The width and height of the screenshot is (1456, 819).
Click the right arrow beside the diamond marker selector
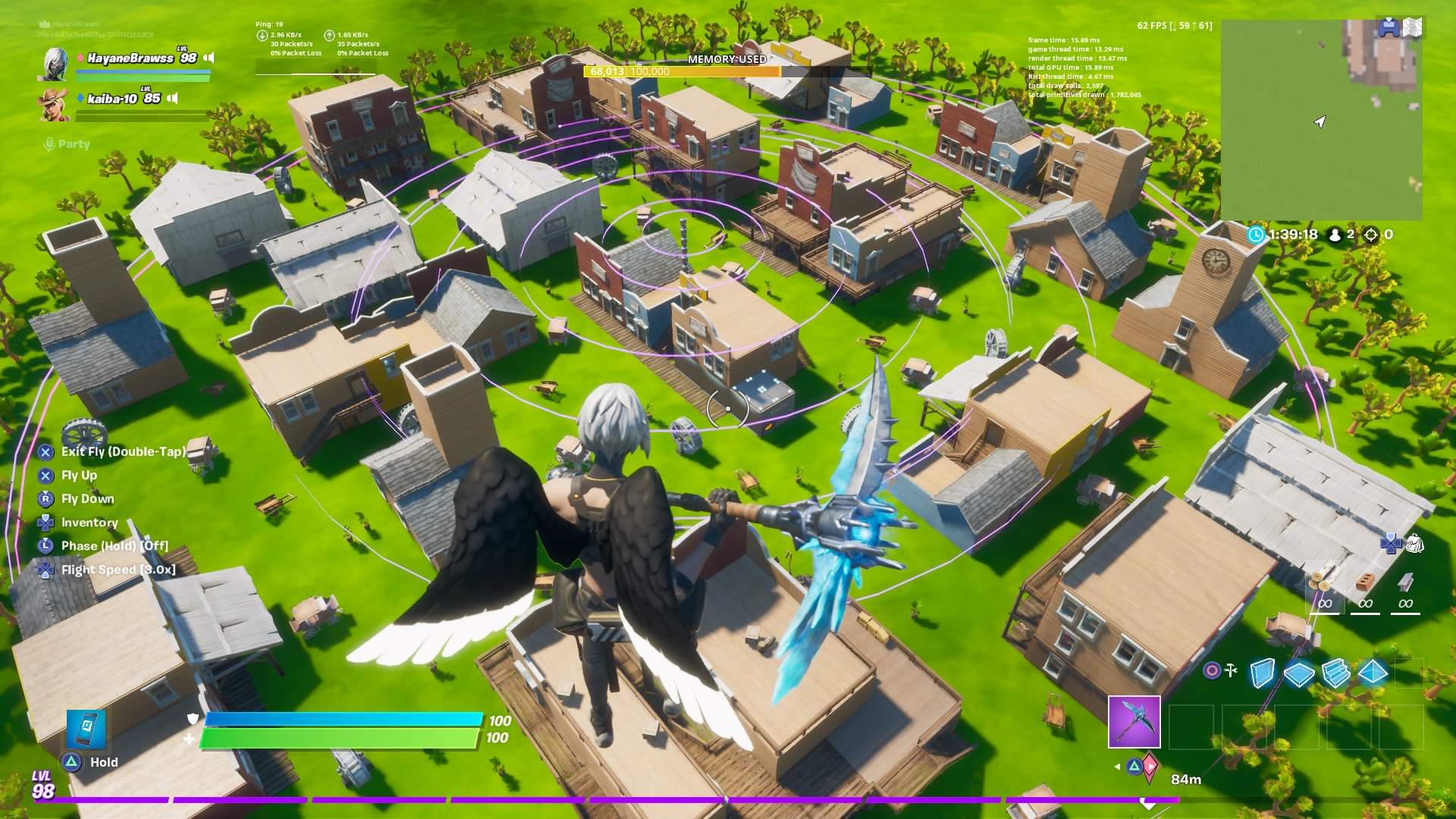tap(1151, 767)
